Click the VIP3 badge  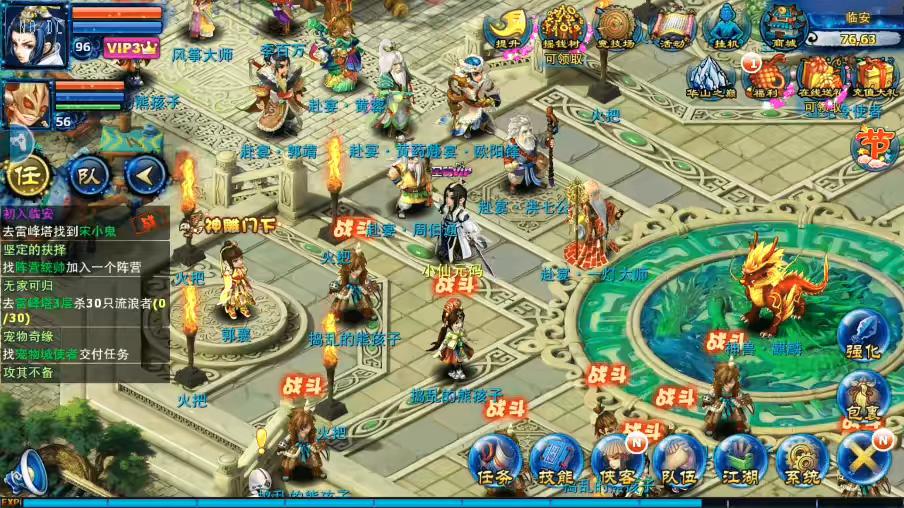[x=131, y=47]
